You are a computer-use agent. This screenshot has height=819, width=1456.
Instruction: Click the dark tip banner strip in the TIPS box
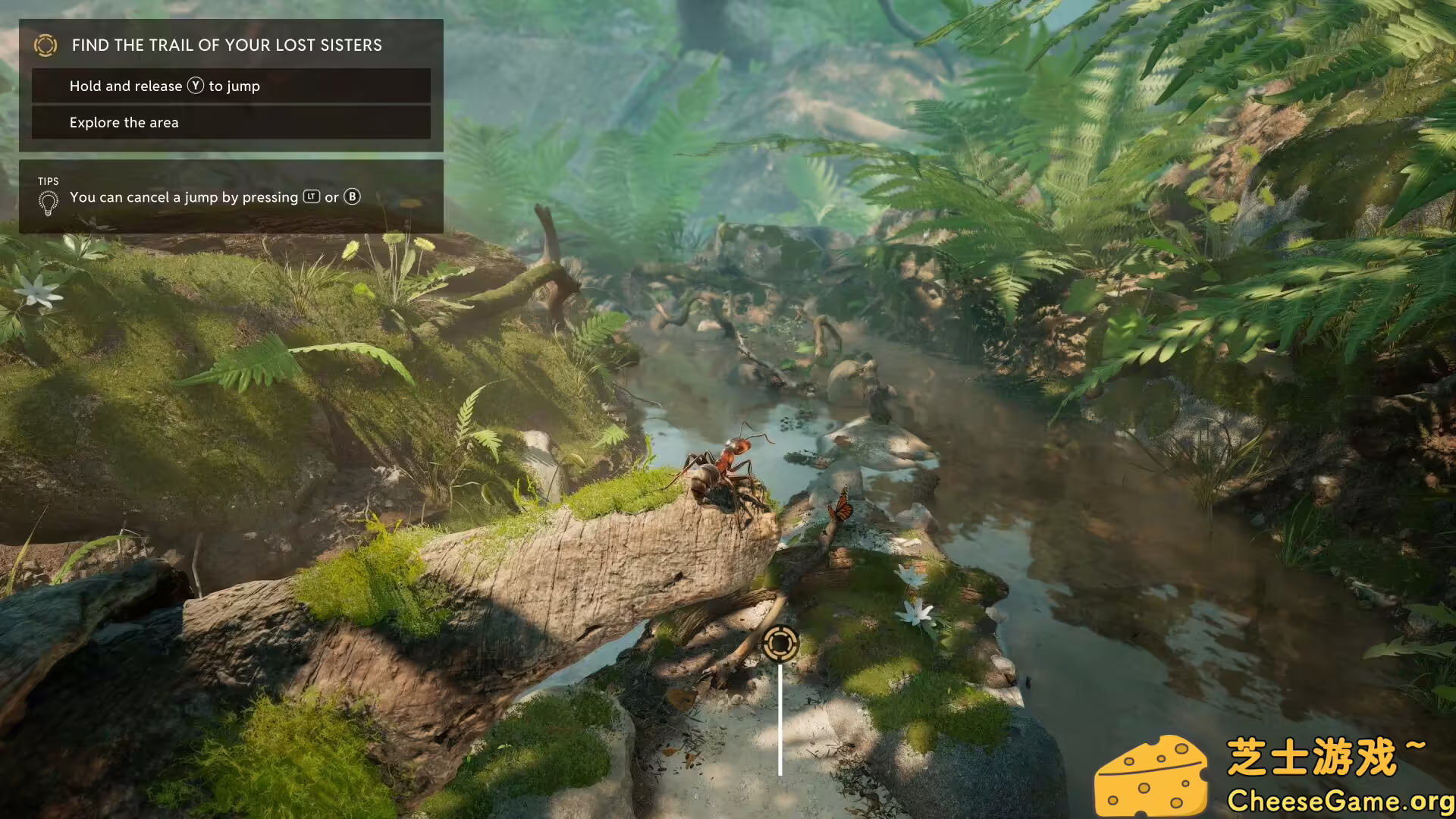pos(227,197)
